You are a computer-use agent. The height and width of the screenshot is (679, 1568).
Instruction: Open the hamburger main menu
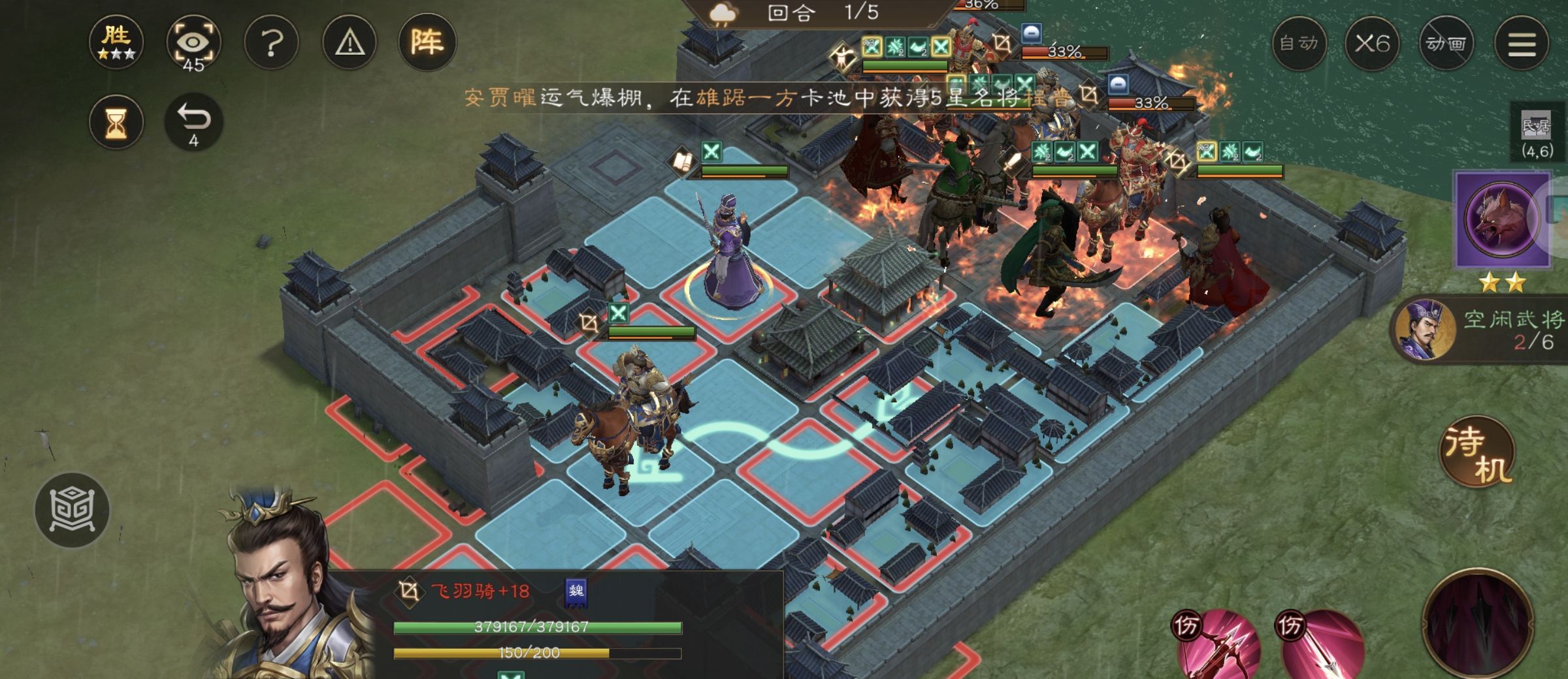[x=1522, y=44]
